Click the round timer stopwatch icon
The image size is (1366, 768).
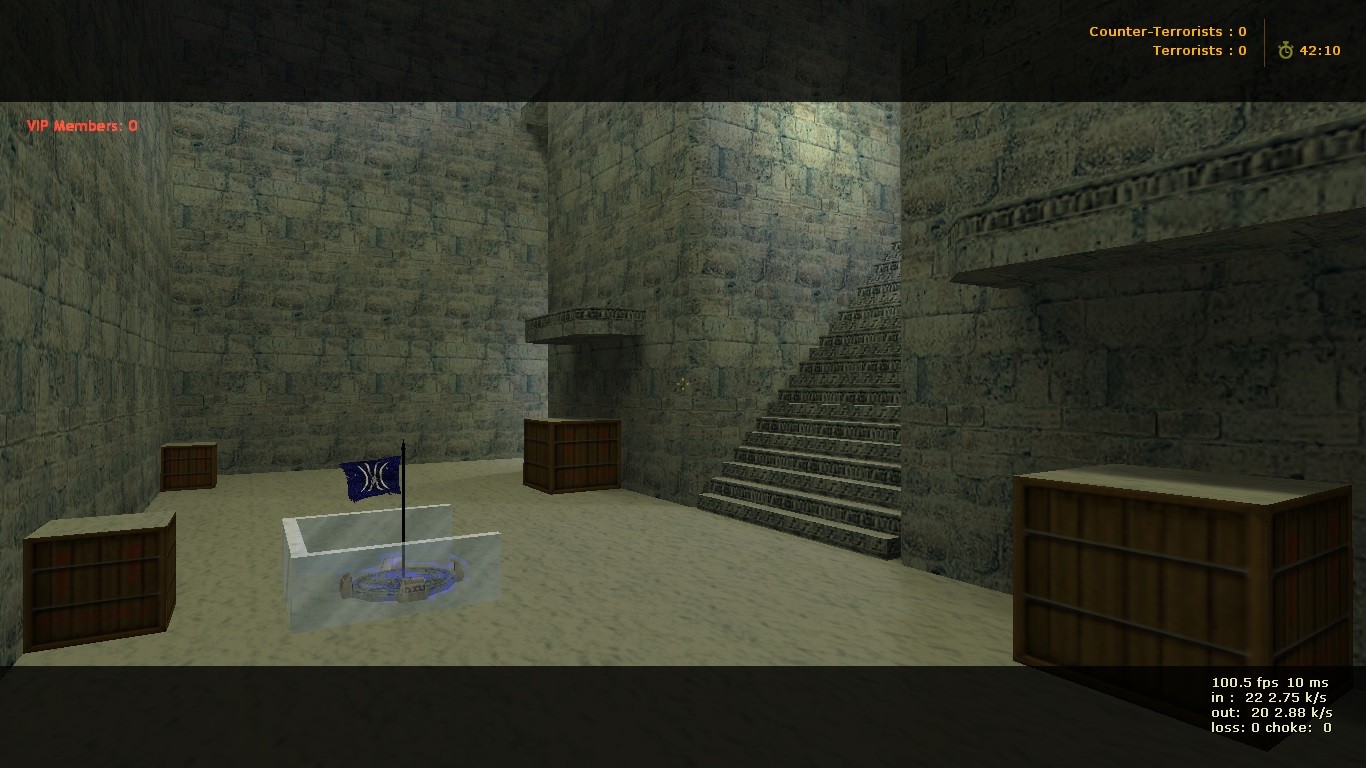pyautogui.click(x=1284, y=48)
